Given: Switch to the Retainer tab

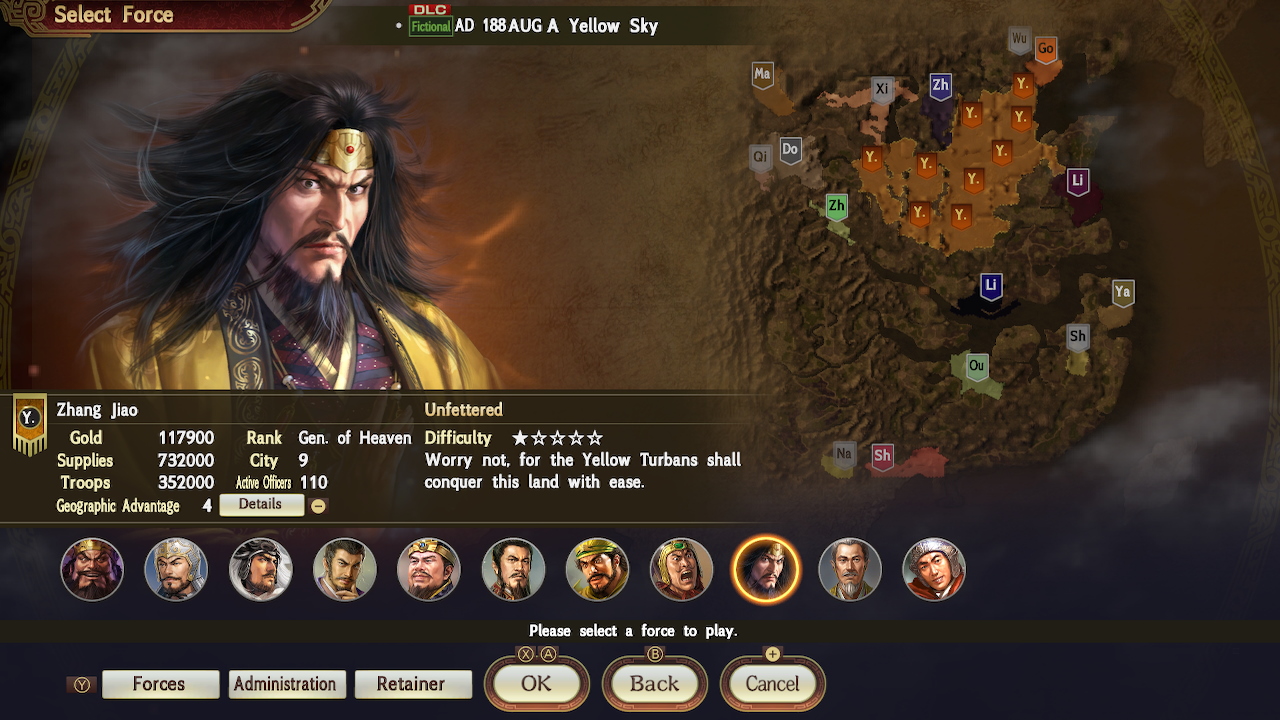Looking at the screenshot, I should pos(413,684).
